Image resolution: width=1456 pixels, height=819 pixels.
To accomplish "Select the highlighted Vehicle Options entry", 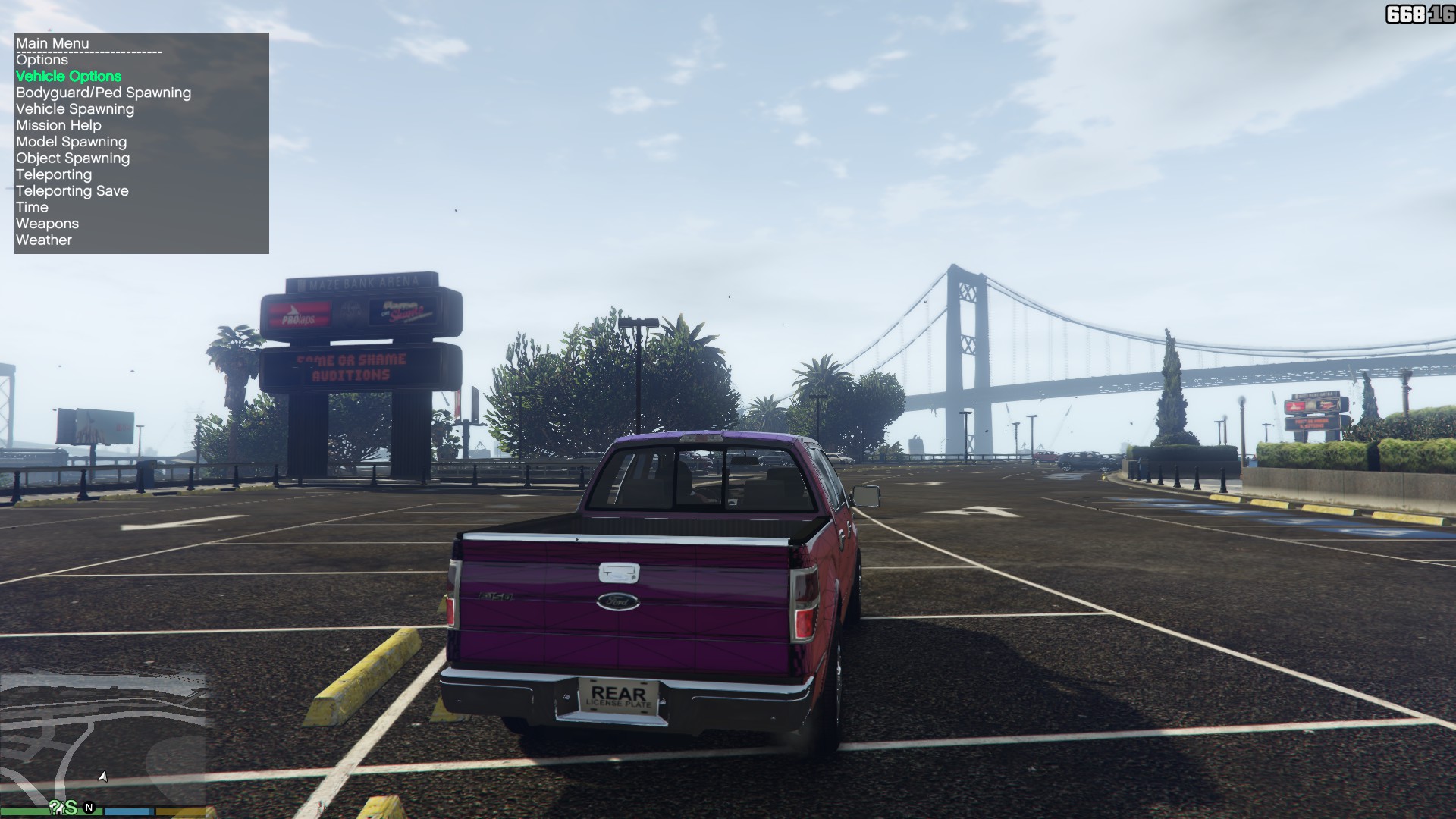I will (69, 77).
